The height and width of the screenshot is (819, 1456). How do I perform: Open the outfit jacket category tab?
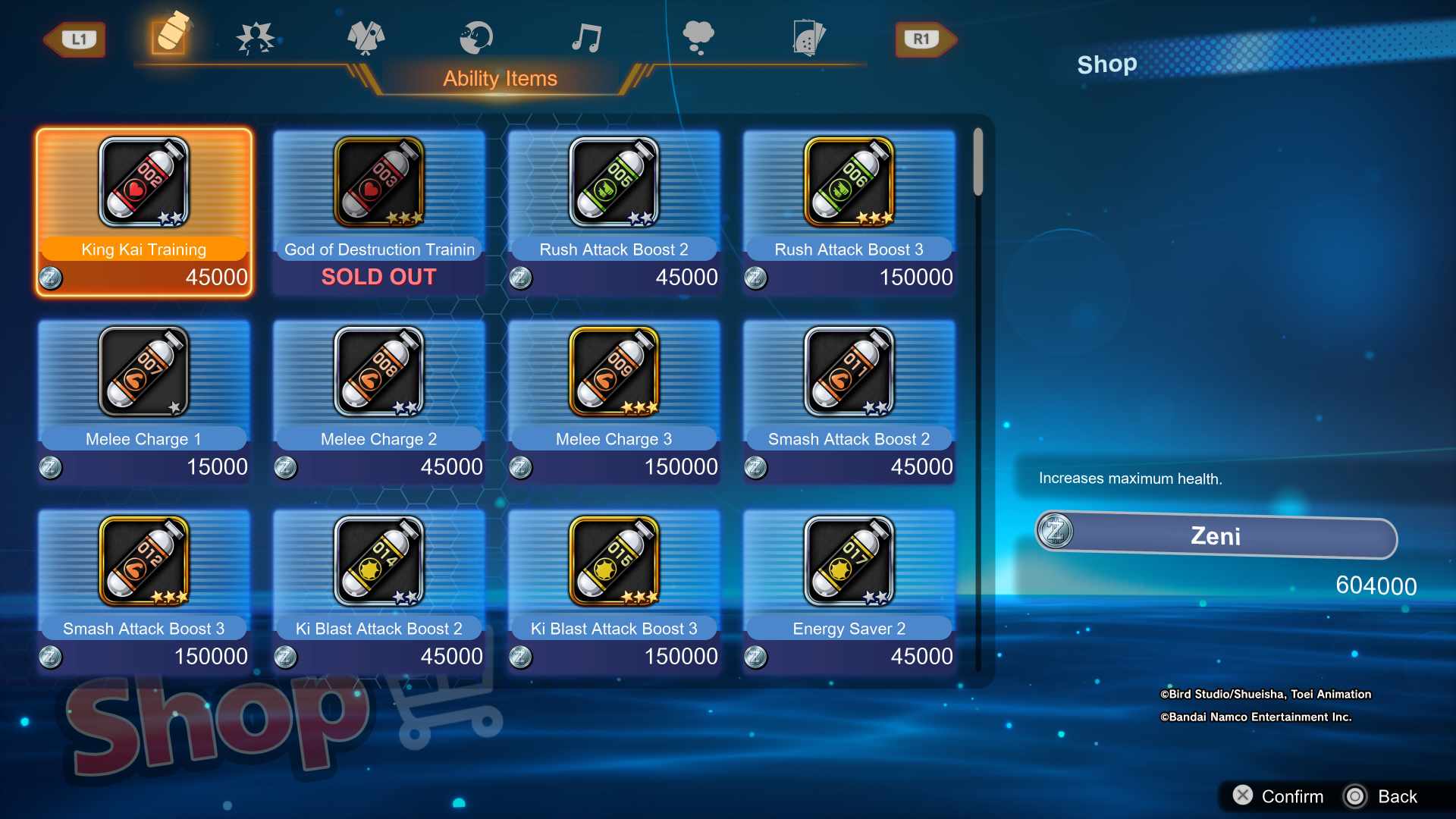coord(366,38)
